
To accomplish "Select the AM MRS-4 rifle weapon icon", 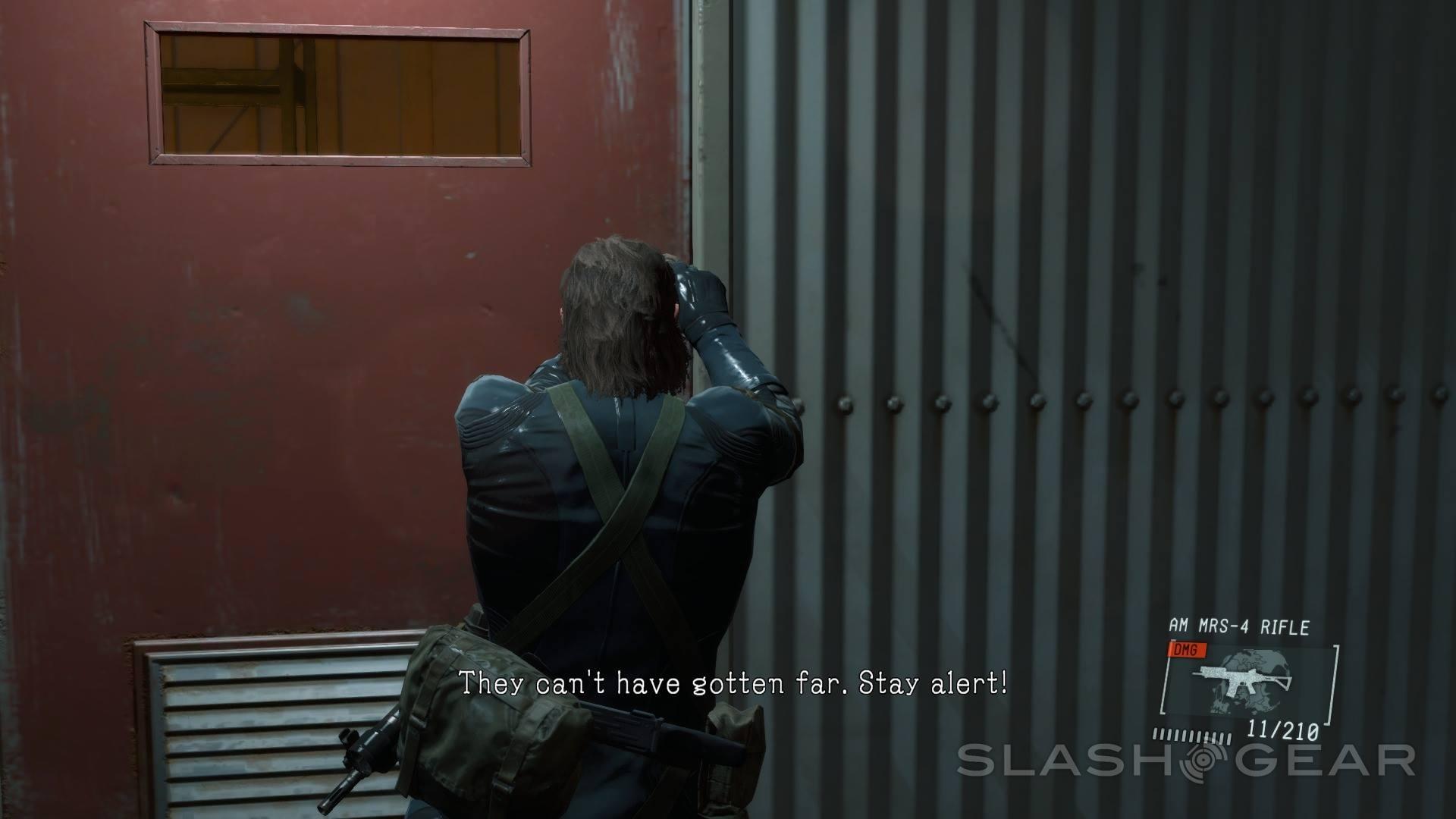I will pyautogui.click(x=1242, y=680).
